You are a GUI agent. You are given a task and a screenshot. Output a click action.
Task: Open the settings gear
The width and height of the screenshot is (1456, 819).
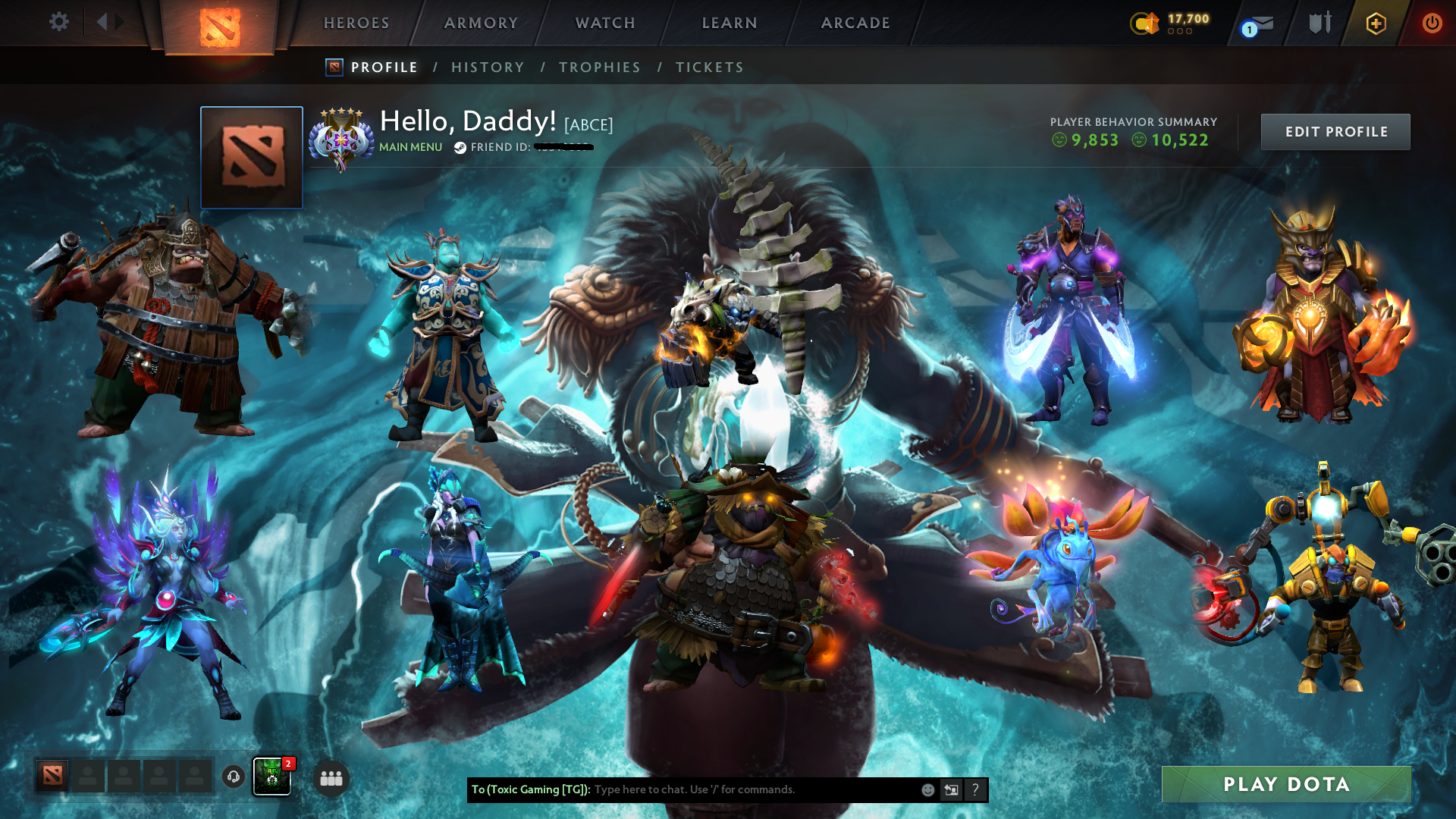[x=59, y=22]
